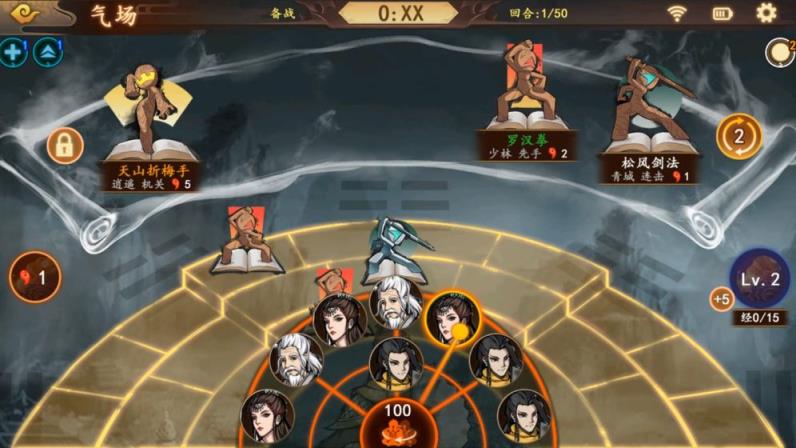This screenshot has height=448, width=796.
Task: Tap the blue plus icon
Action: [x=13, y=52]
